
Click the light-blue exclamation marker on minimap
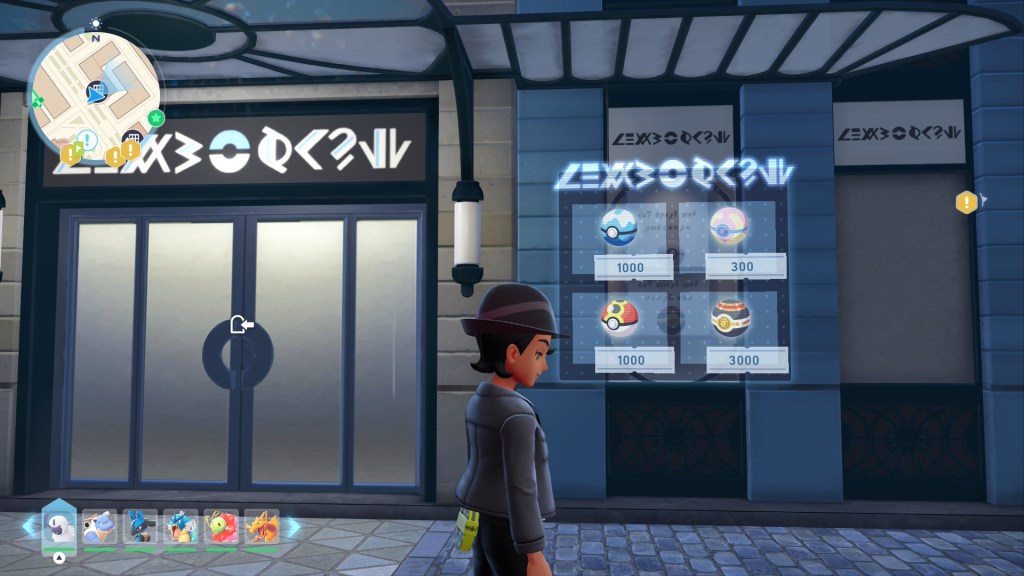click(87, 140)
